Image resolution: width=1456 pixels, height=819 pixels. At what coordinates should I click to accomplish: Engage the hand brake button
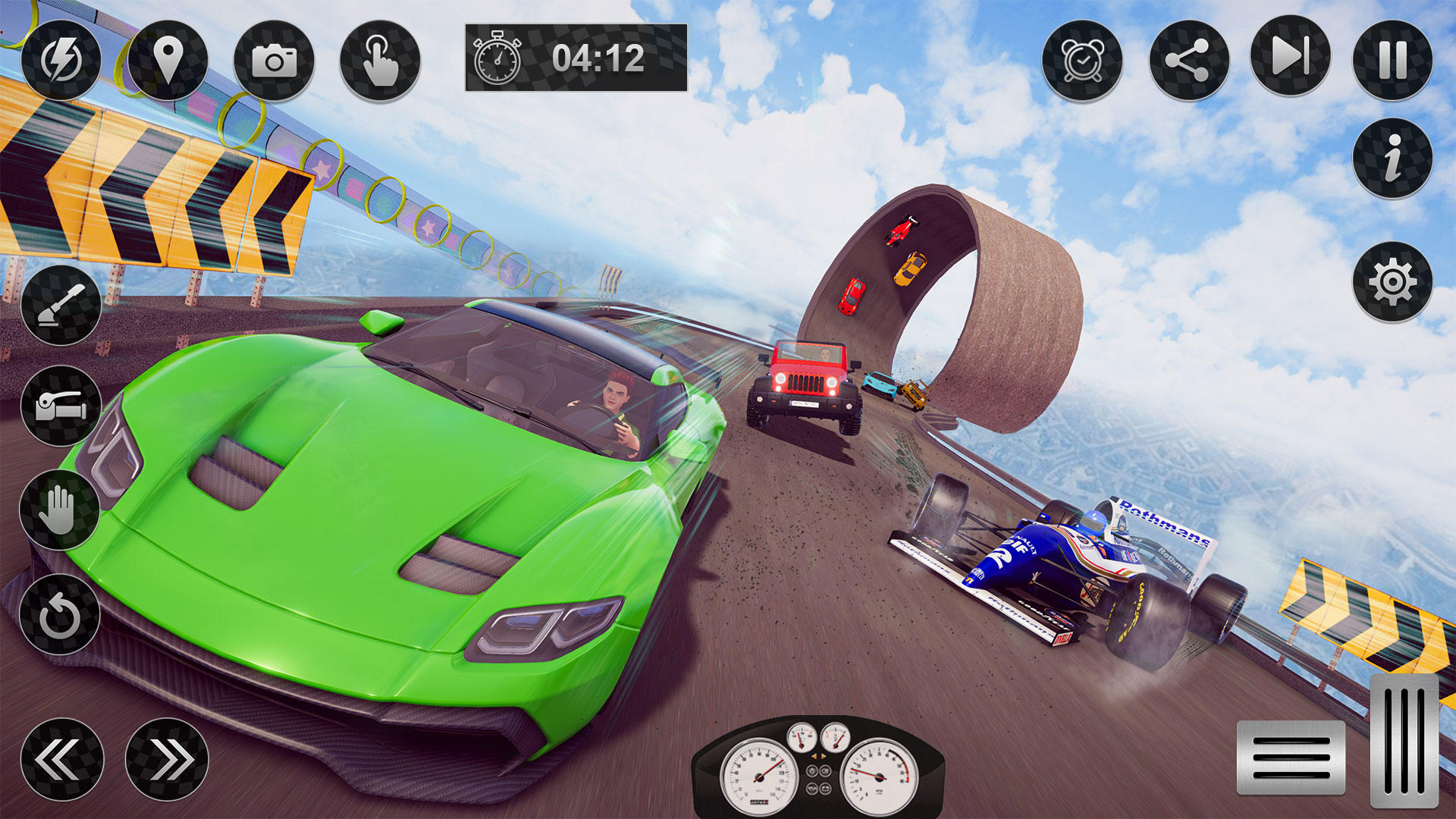59,510
